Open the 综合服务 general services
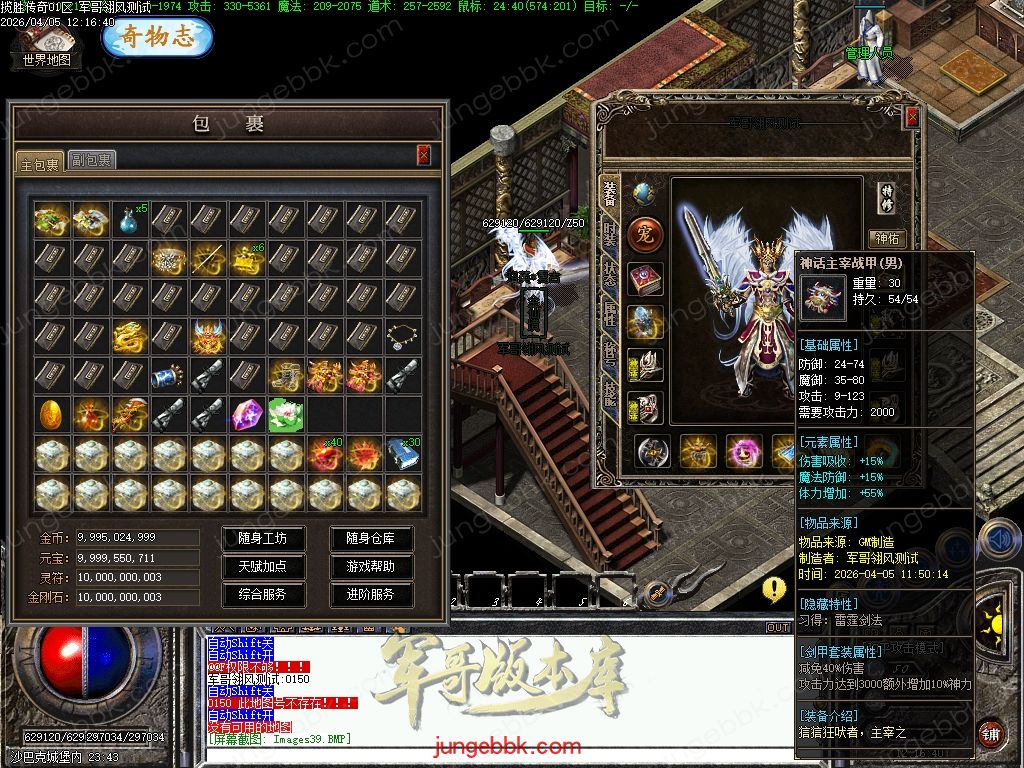The image size is (1024, 768). click(x=262, y=594)
